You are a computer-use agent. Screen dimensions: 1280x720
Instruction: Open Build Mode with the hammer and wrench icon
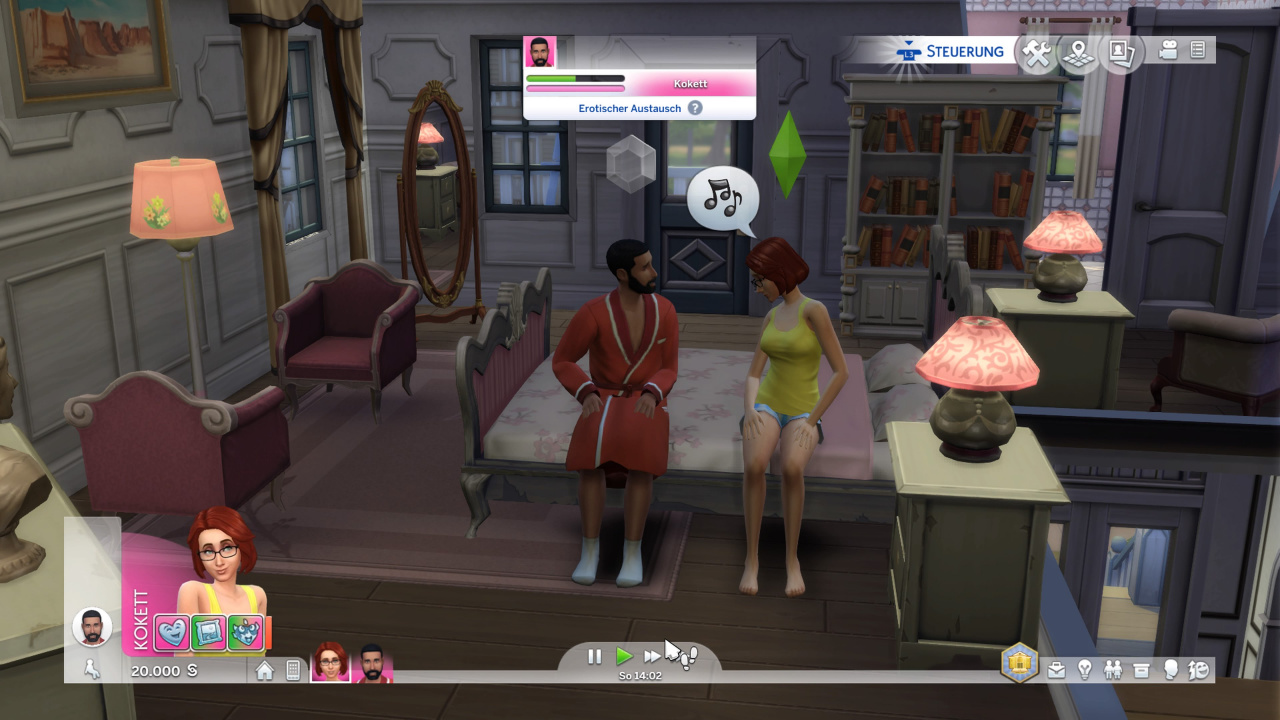1039,54
